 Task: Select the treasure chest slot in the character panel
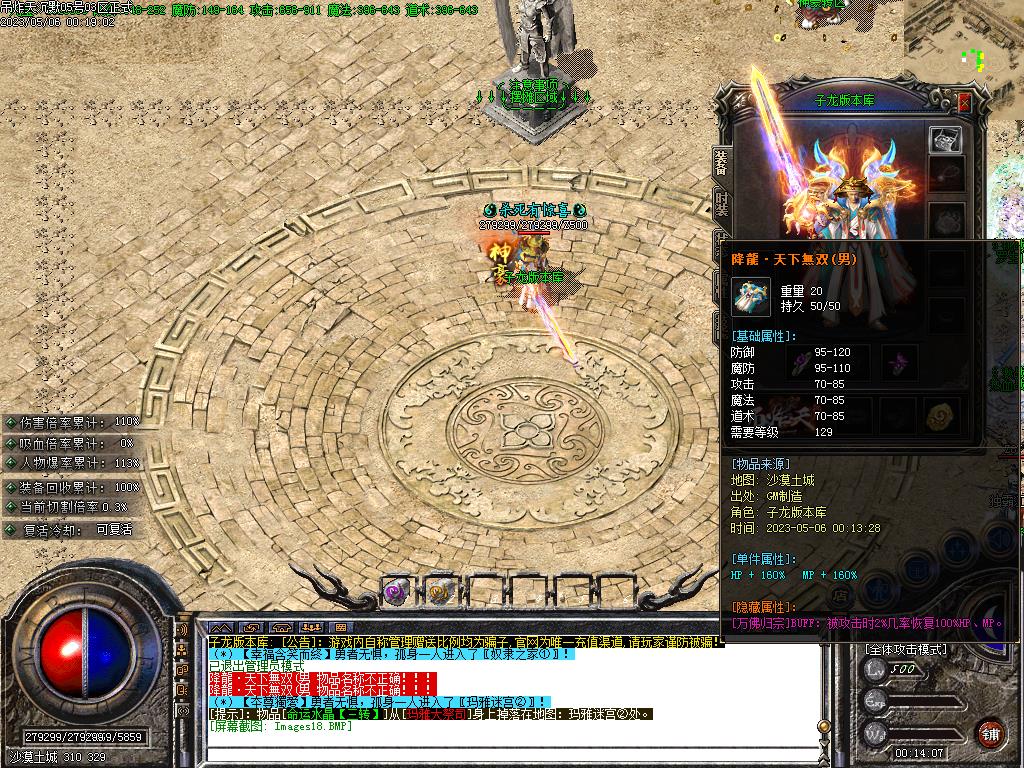click(945, 140)
